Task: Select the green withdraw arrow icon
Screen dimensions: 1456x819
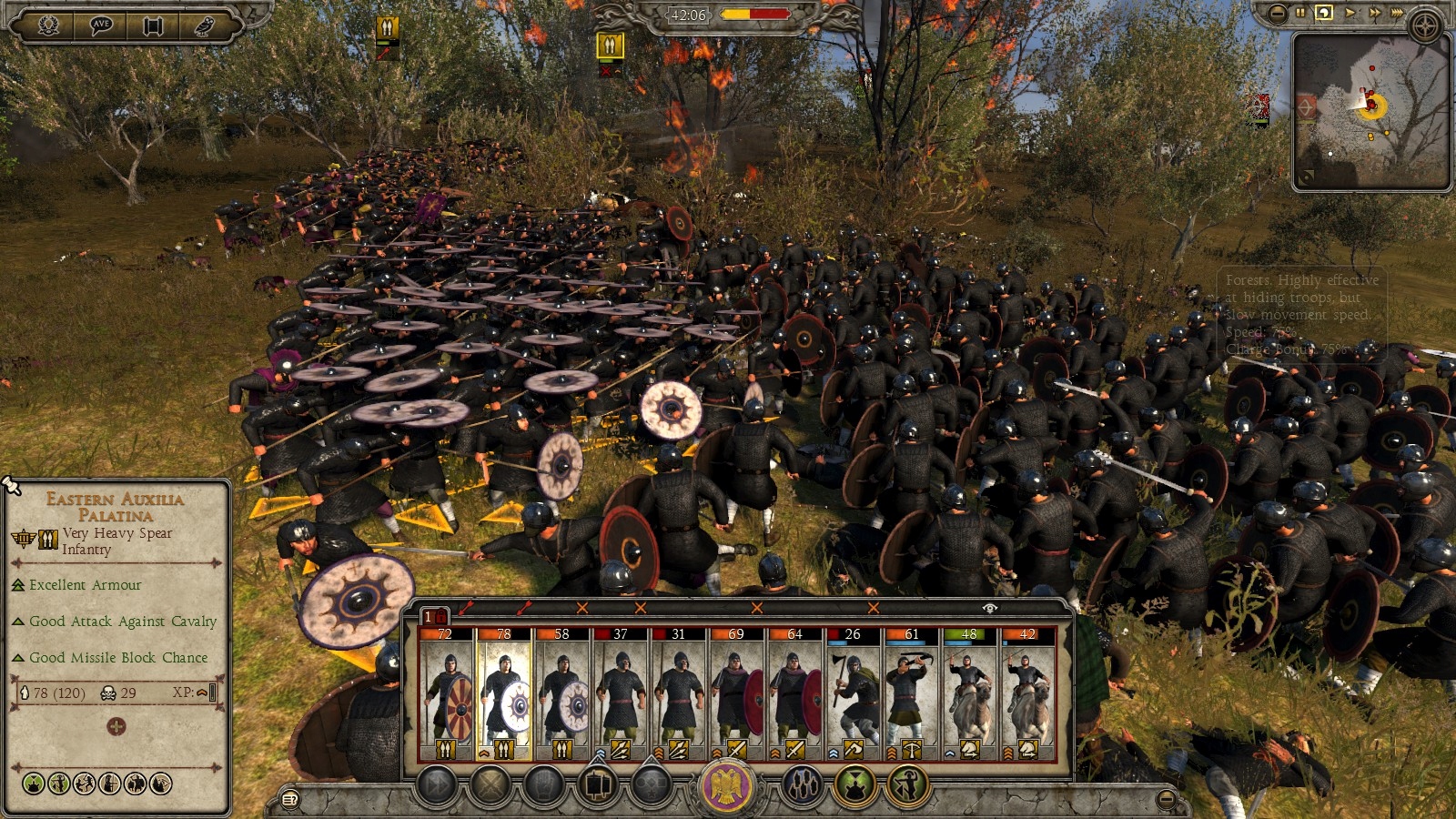Action: pyautogui.click(x=905, y=786)
